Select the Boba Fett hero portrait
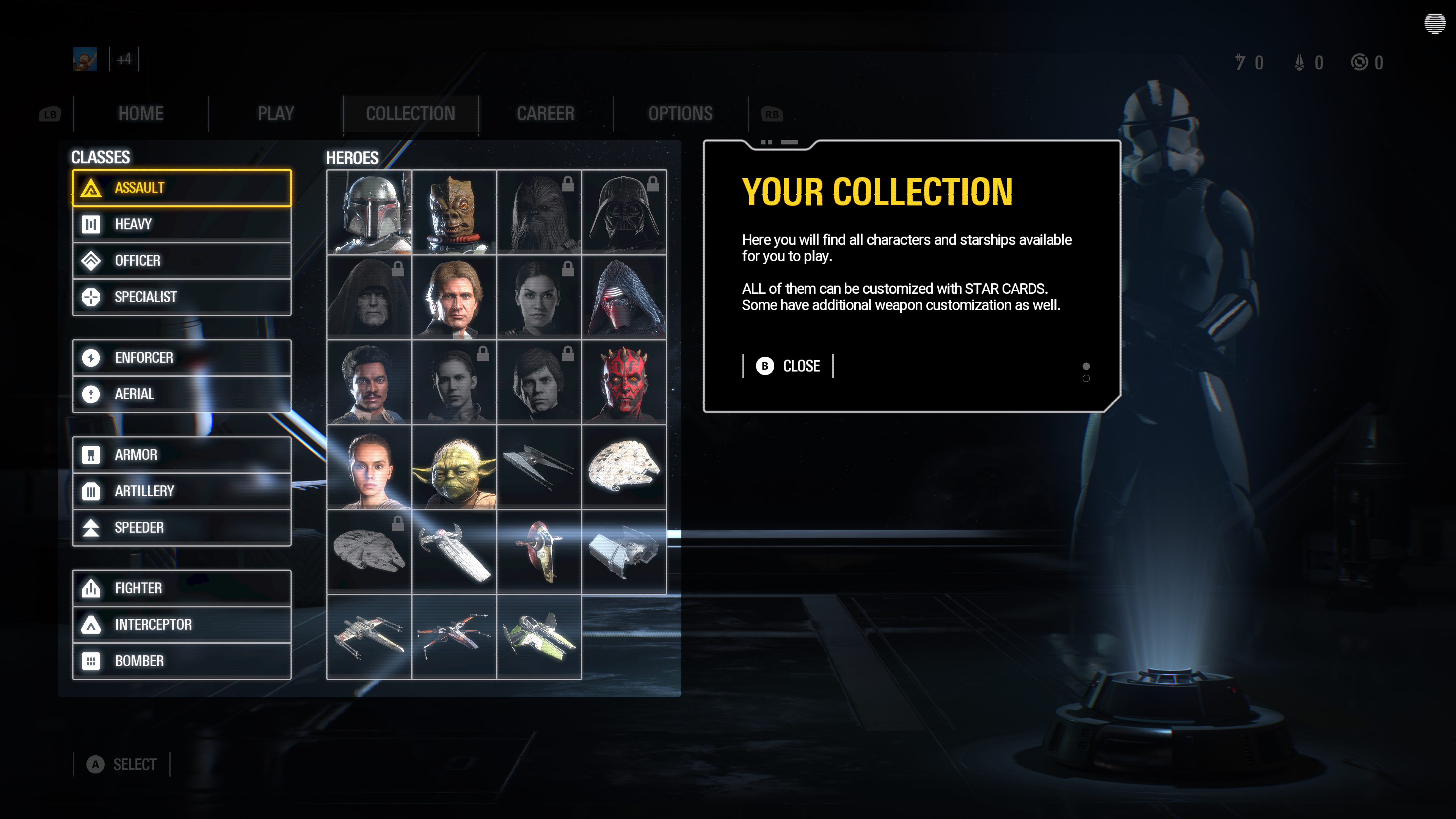1456x819 pixels. (x=369, y=212)
